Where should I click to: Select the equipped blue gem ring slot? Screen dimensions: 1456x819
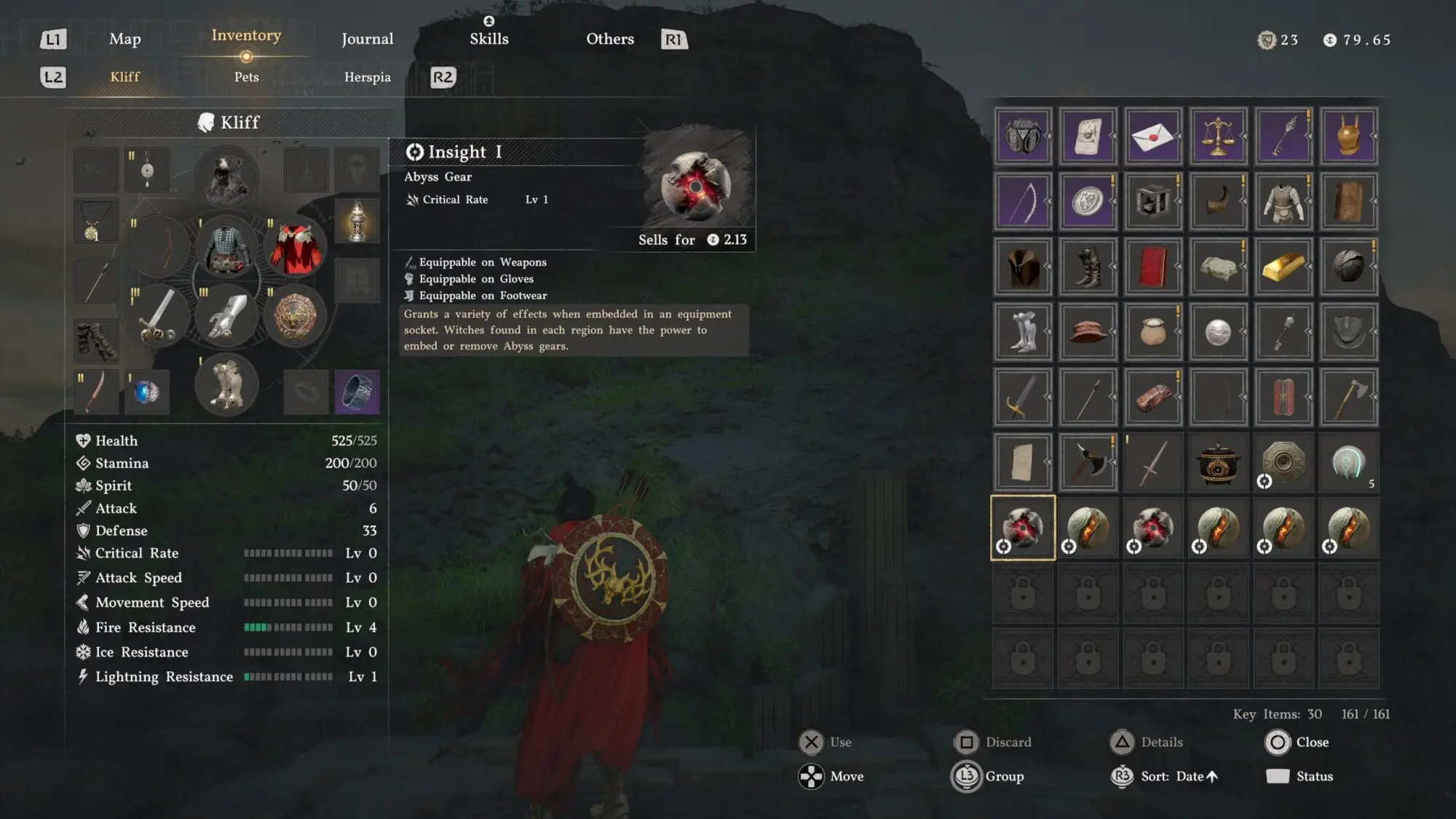(x=146, y=392)
